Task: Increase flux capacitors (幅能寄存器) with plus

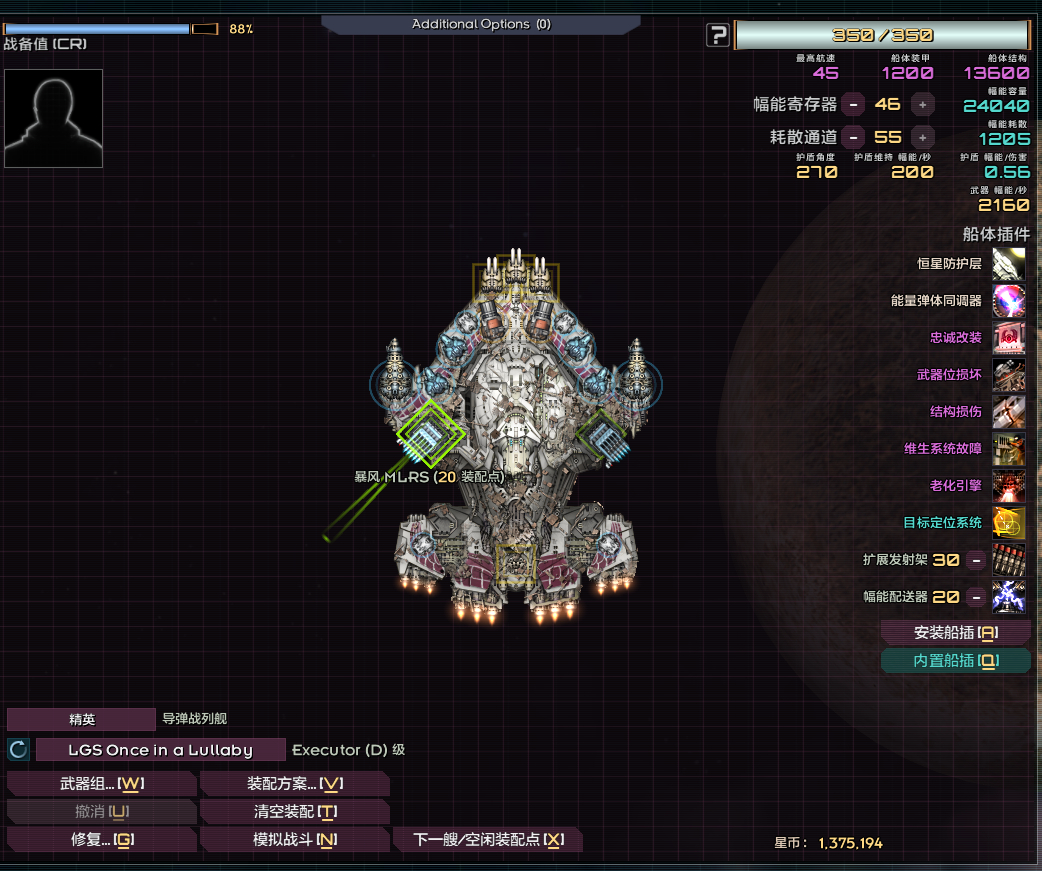Action: click(922, 103)
